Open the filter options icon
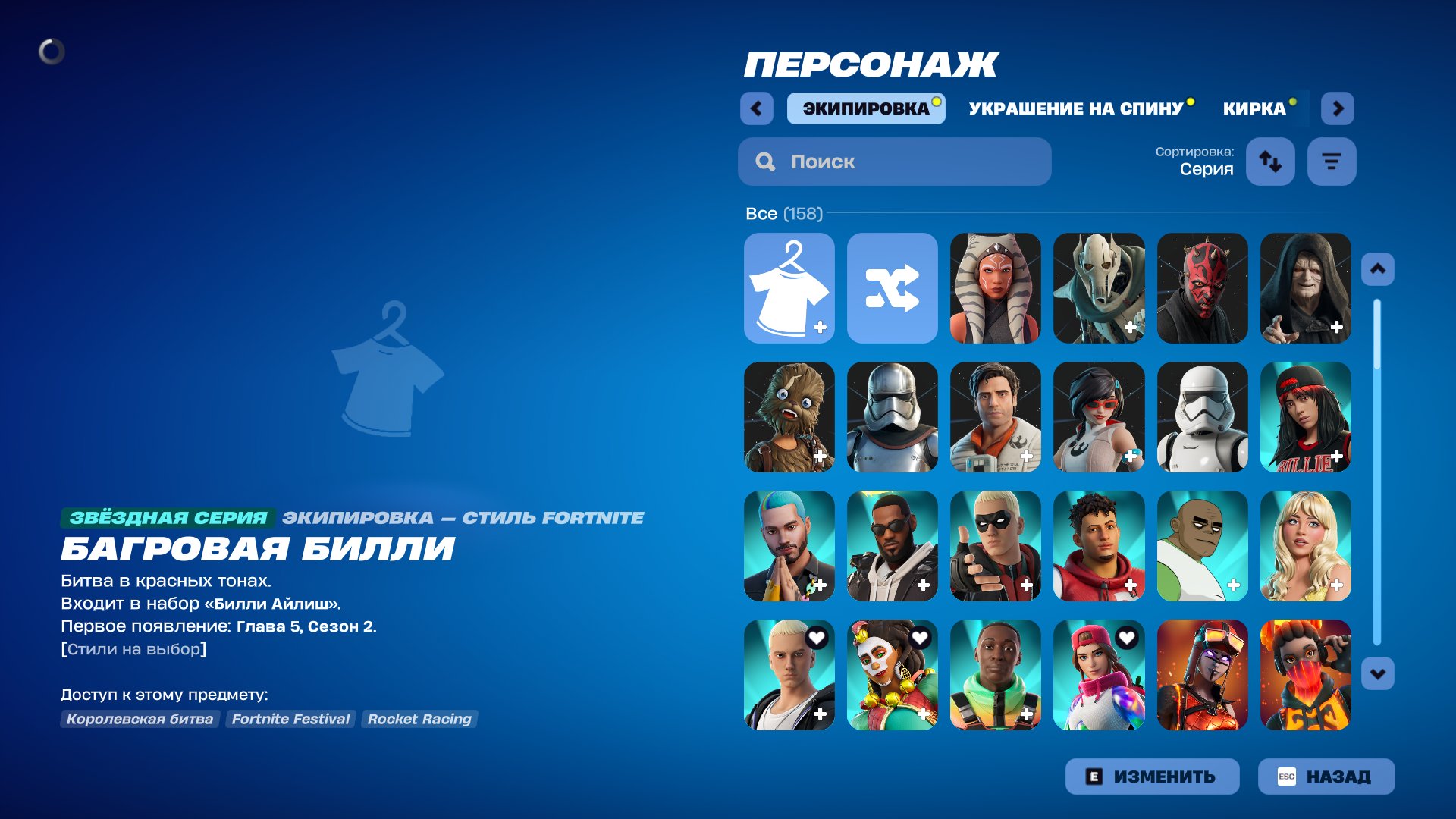1456x819 pixels. [1332, 161]
